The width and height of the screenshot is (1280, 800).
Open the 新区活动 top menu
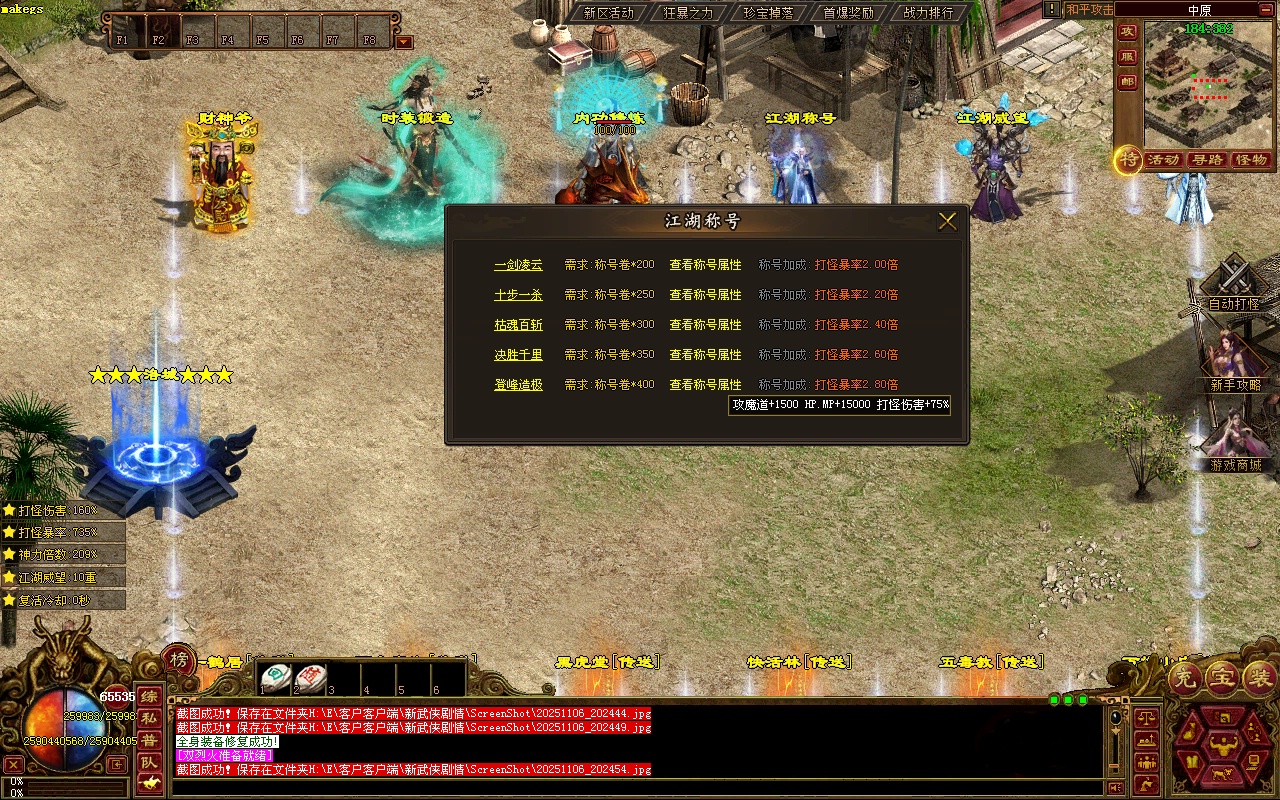click(608, 13)
